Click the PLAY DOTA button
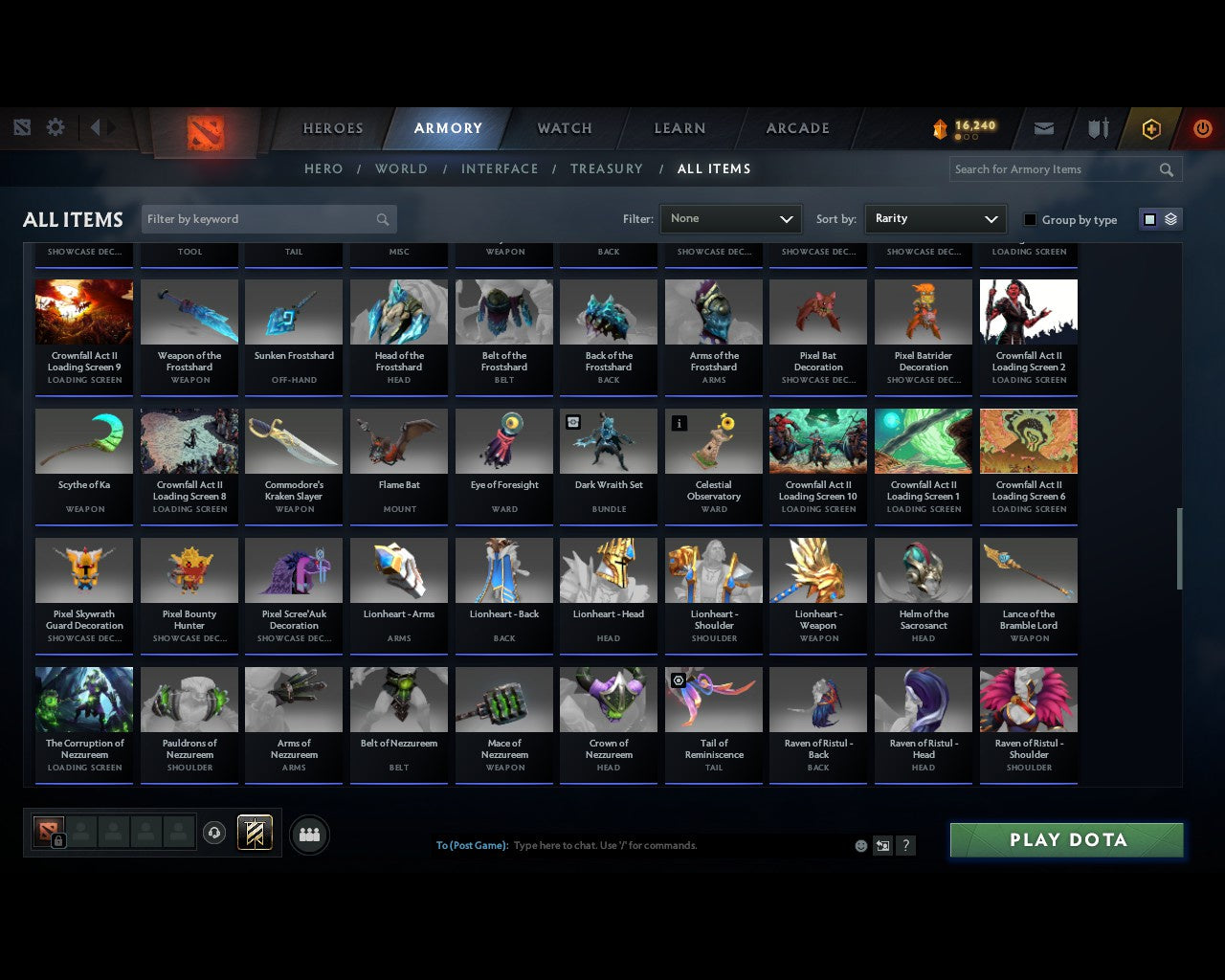 tap(1066, 839)
